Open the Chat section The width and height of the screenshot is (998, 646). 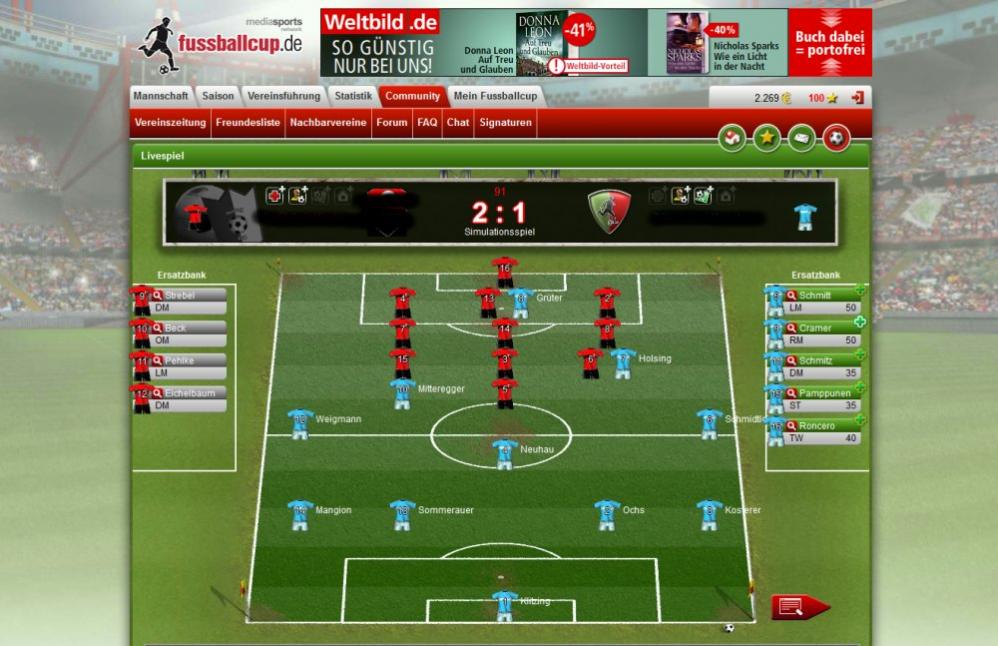[458, 123]
